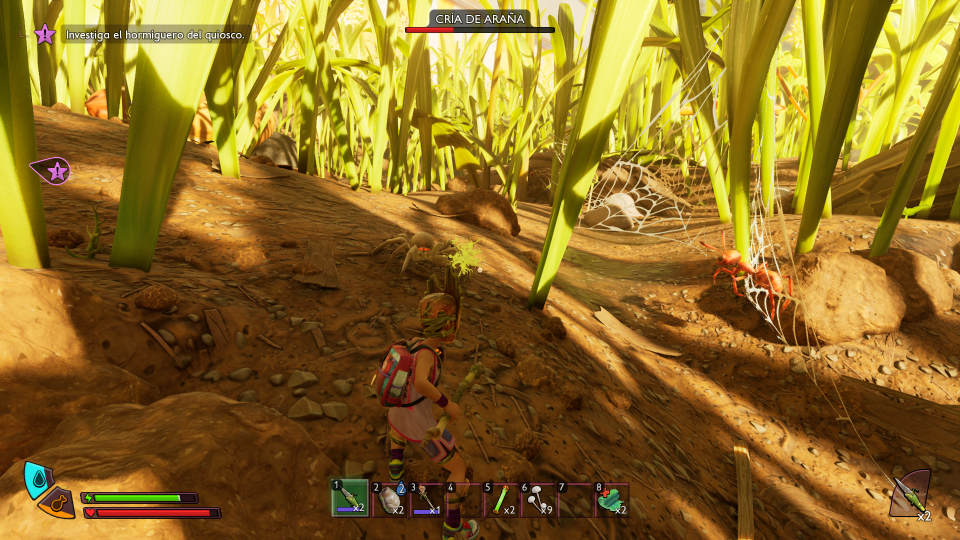960x540 pixels.
Task: Select the torch in hotbar slot 3
Action: point(426,498)
